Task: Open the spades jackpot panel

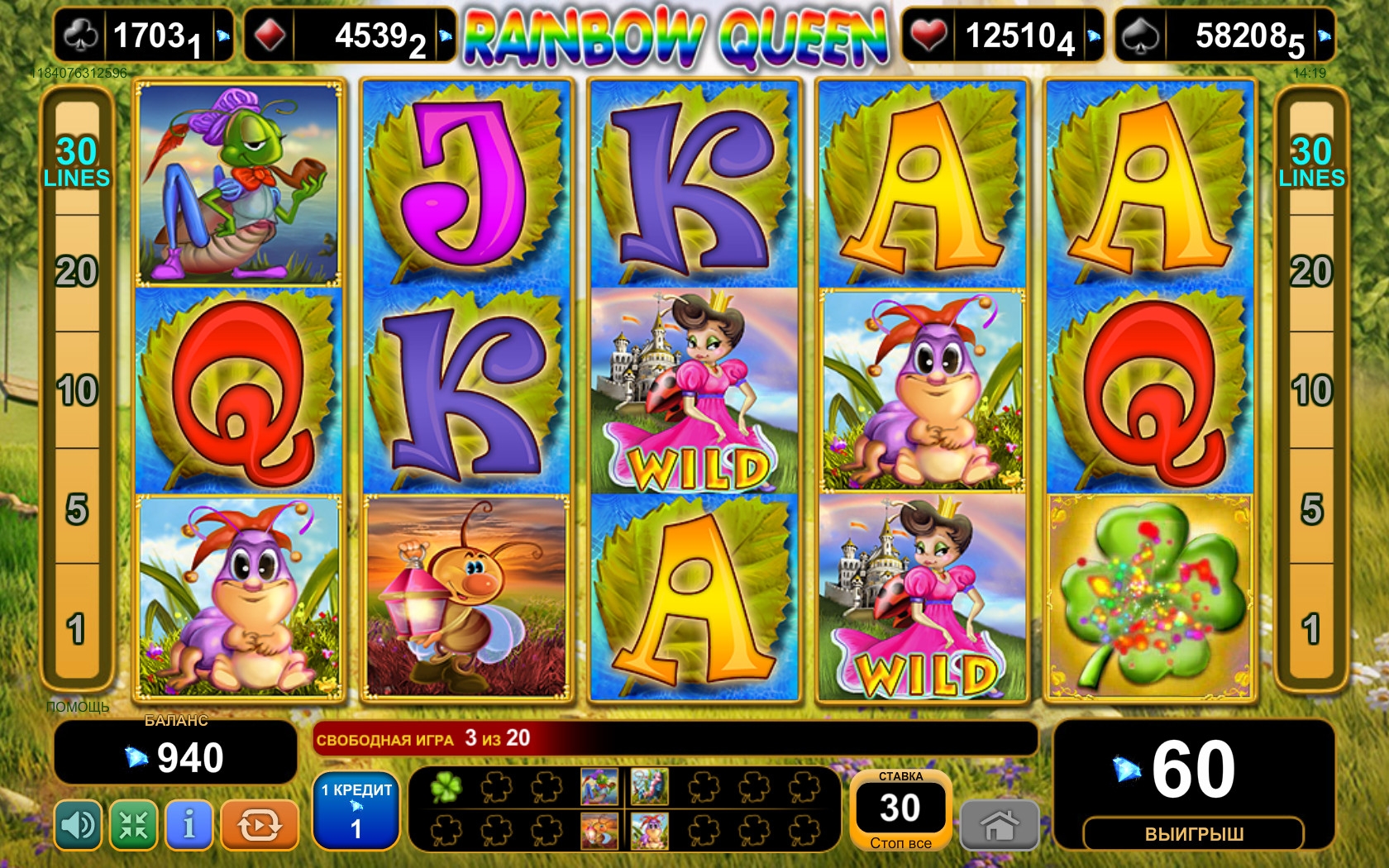Action: tap(1224, 36)
